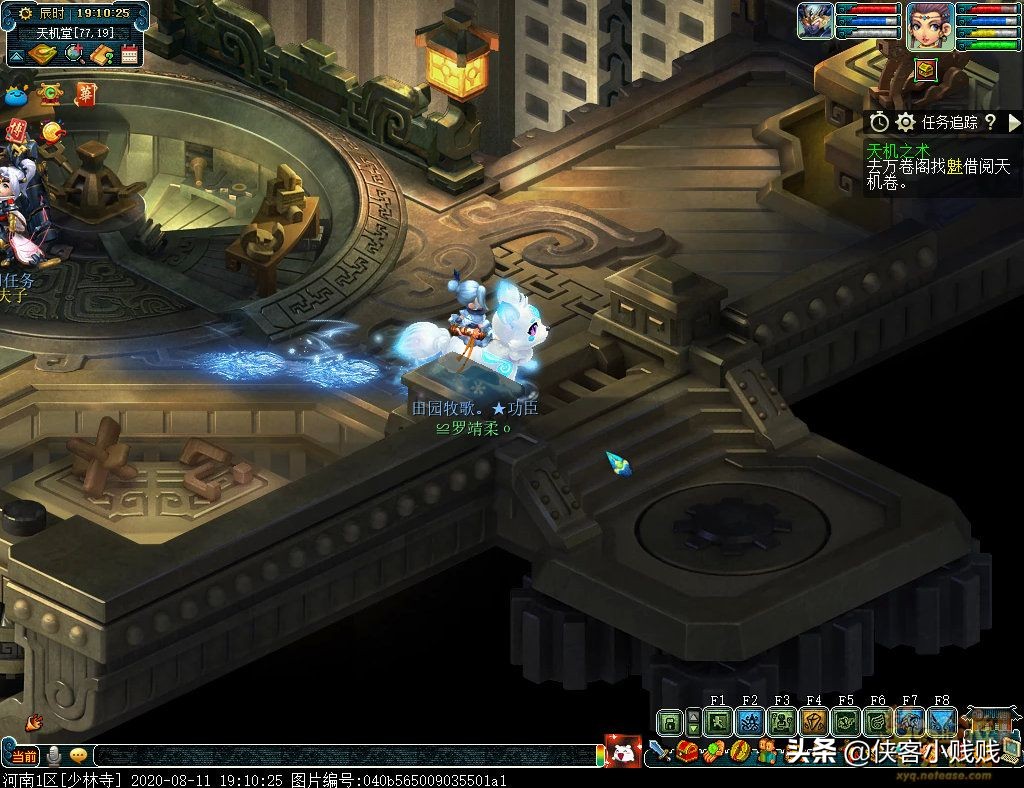1024x788 pixels.
Task: Open the guide book with question mark
Action: [x=101, y=54]
